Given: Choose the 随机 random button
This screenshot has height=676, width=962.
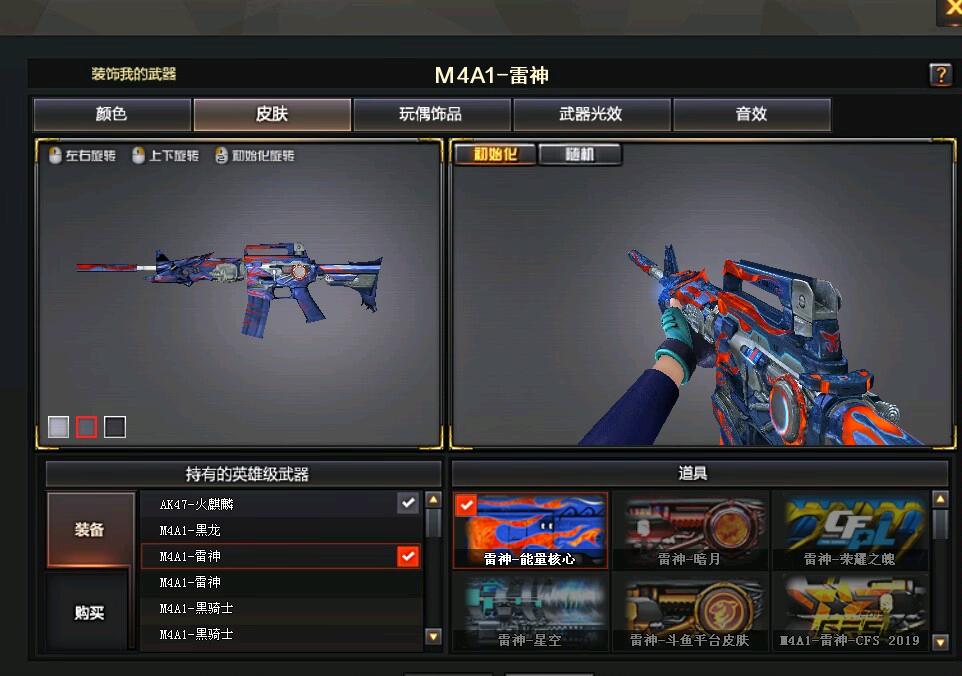Looking at the screenshot, I should 580,155.
